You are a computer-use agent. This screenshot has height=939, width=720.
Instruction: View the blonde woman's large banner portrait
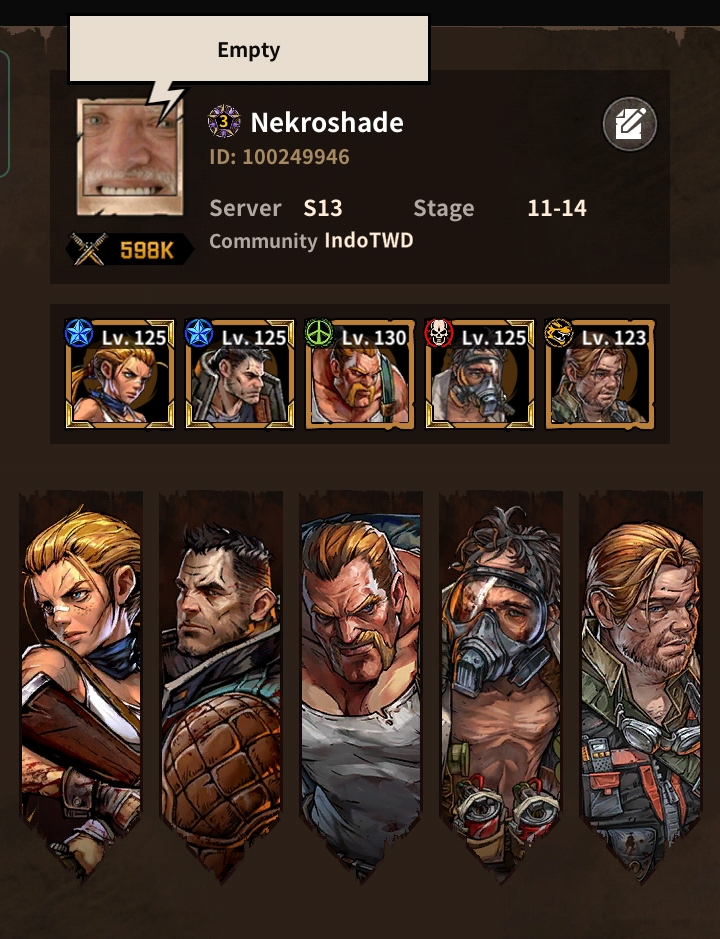[82, 680]
